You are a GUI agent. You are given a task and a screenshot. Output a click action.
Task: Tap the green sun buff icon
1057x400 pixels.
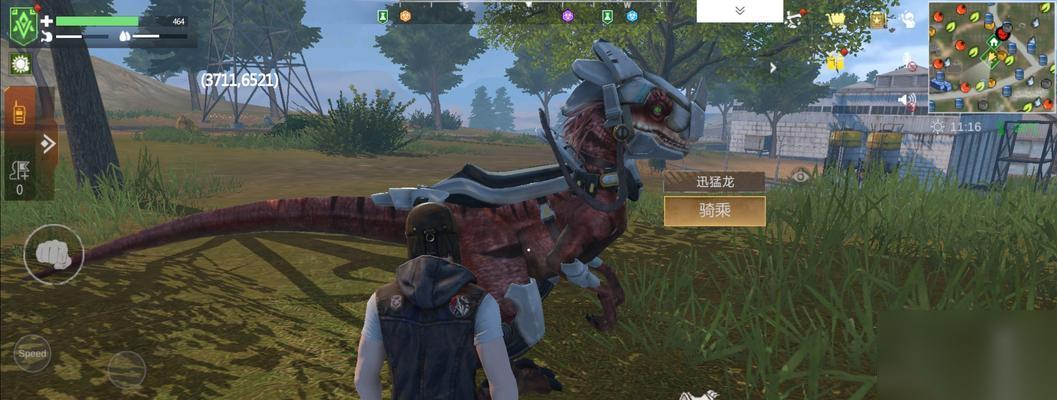pos(20,64)
